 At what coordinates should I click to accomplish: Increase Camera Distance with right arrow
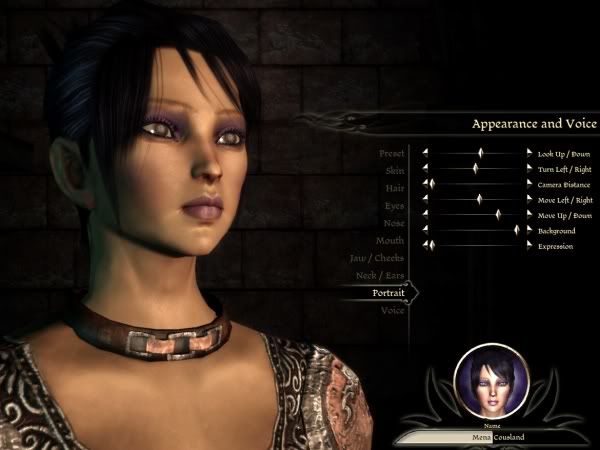pos(529,185)
